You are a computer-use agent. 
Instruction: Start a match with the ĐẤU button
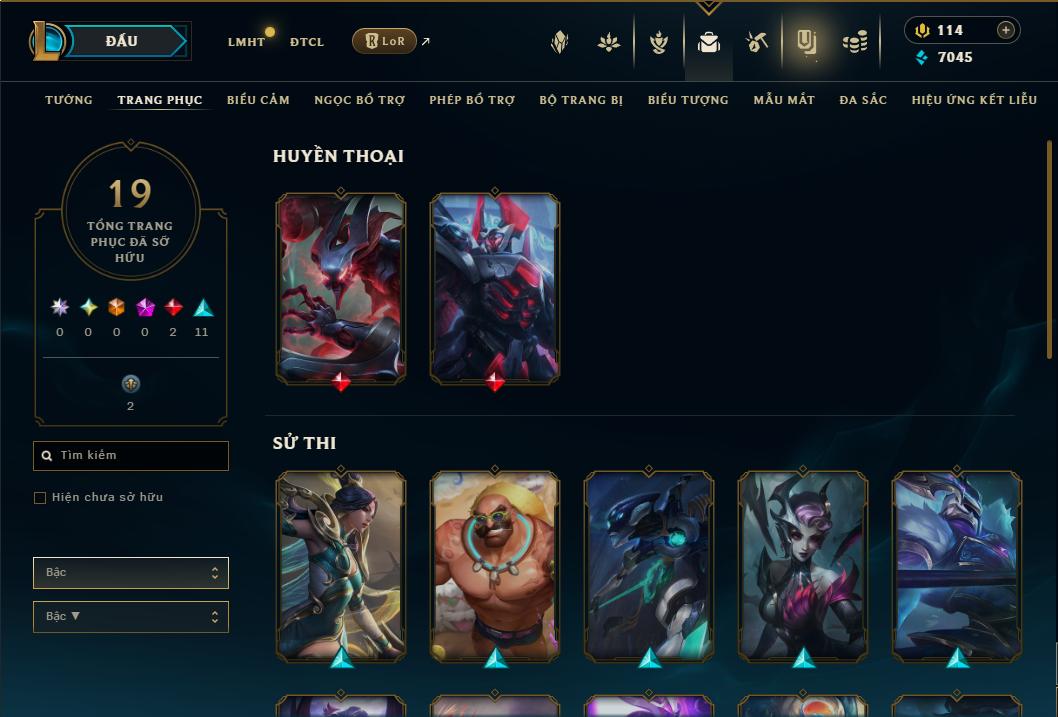pos(122,41)
